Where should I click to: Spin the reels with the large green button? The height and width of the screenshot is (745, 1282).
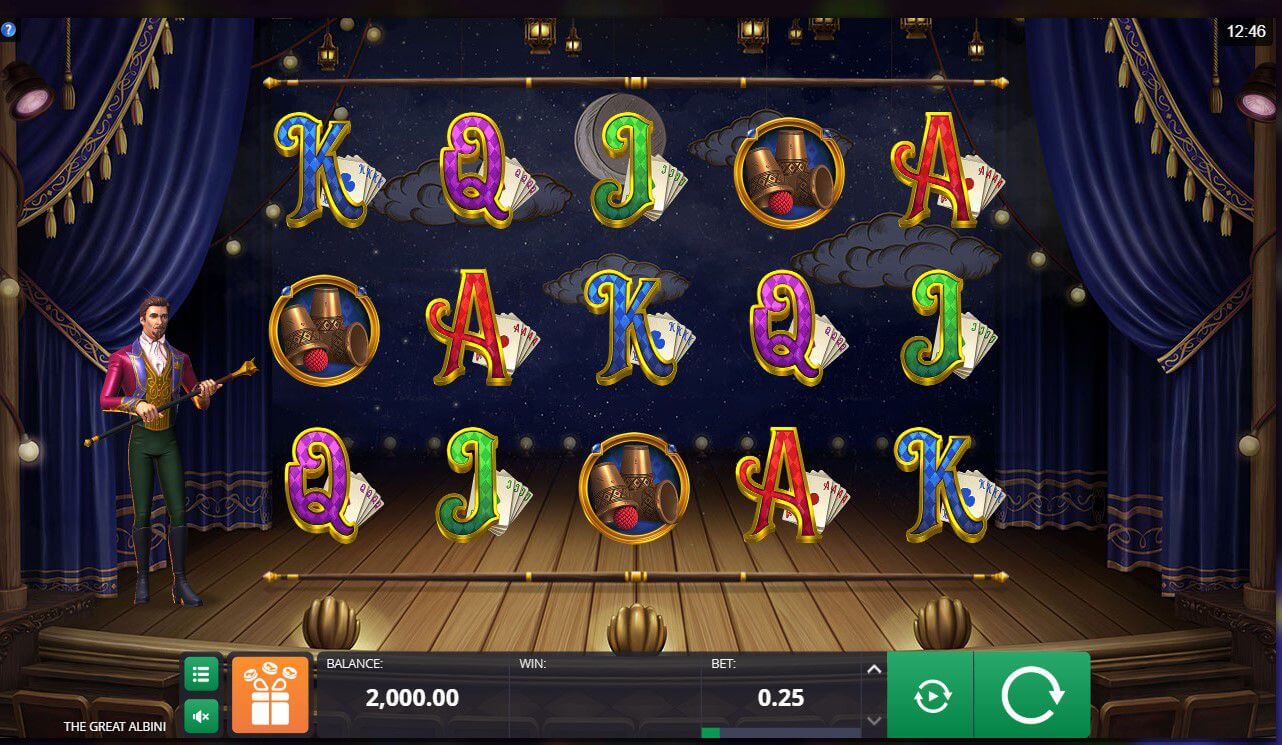pyautogui.click(x=1031, y=695)
